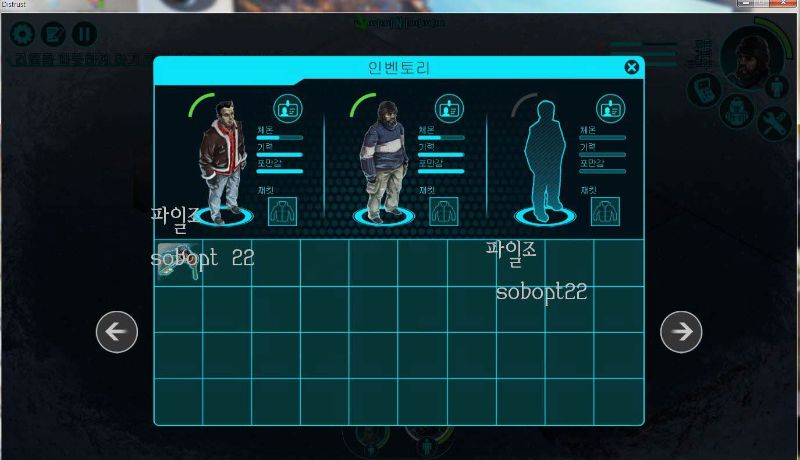Select the red-jacket character's jacket slot
The height and width of the screenshot is (460, 800).
click(x=283, y=211)
